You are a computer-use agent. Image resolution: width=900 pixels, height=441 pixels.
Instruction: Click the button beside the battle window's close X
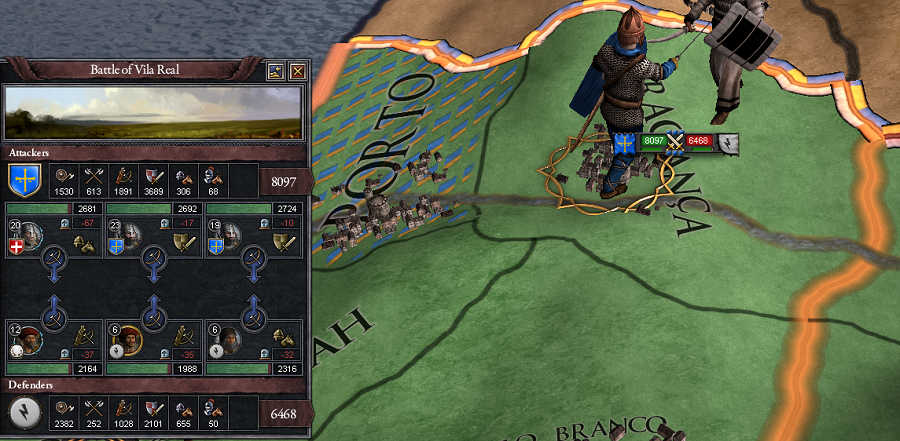[277, 71]
